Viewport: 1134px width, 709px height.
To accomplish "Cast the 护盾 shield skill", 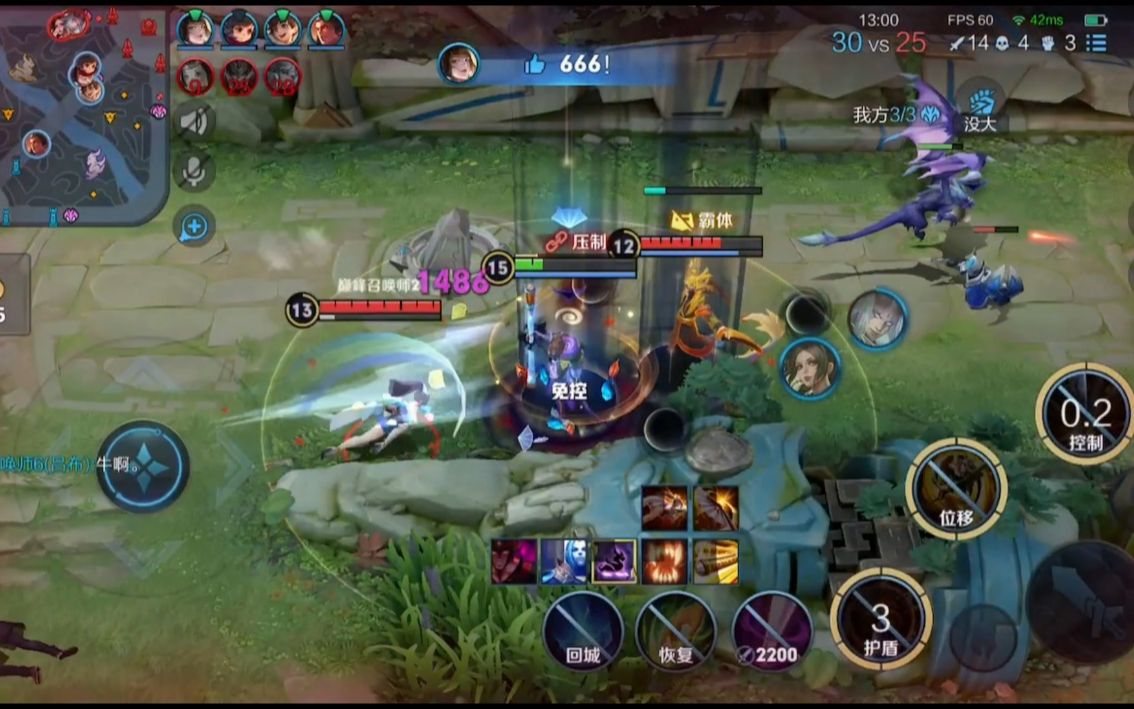I will [x=881, y=618].
